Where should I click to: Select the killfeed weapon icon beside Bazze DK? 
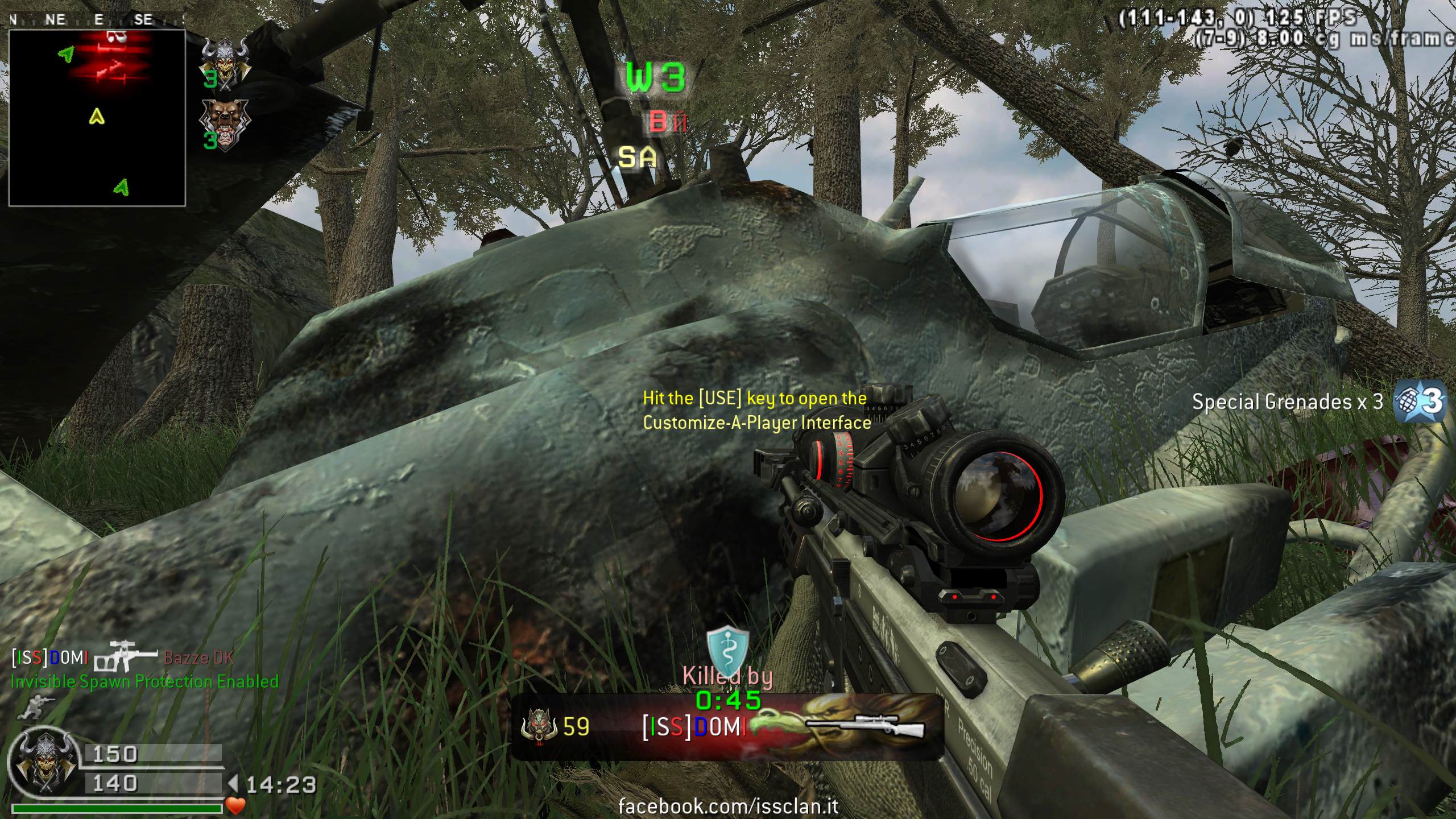tap(125, 657)
